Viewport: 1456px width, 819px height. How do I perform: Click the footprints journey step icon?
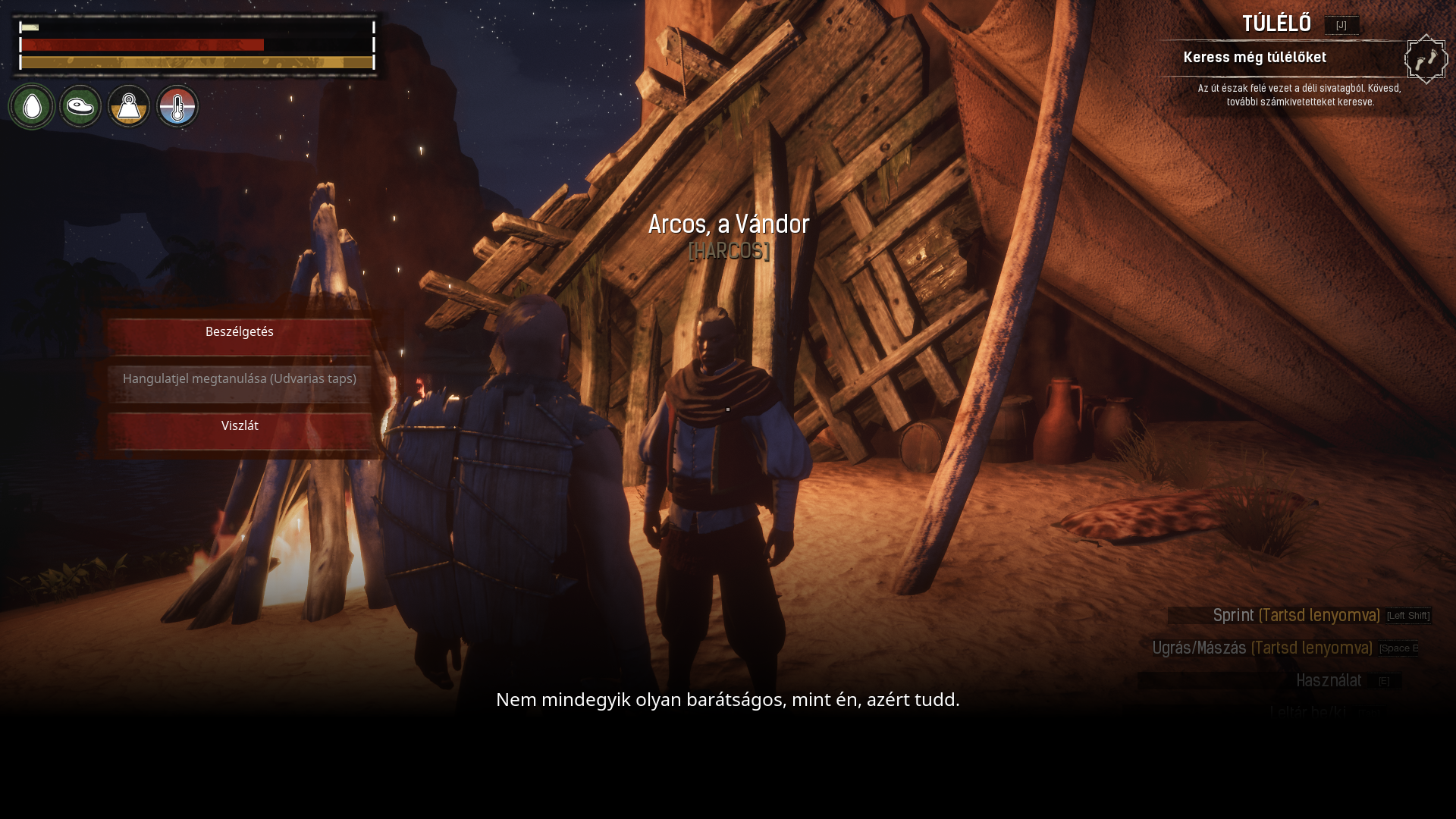(1426, 59)
